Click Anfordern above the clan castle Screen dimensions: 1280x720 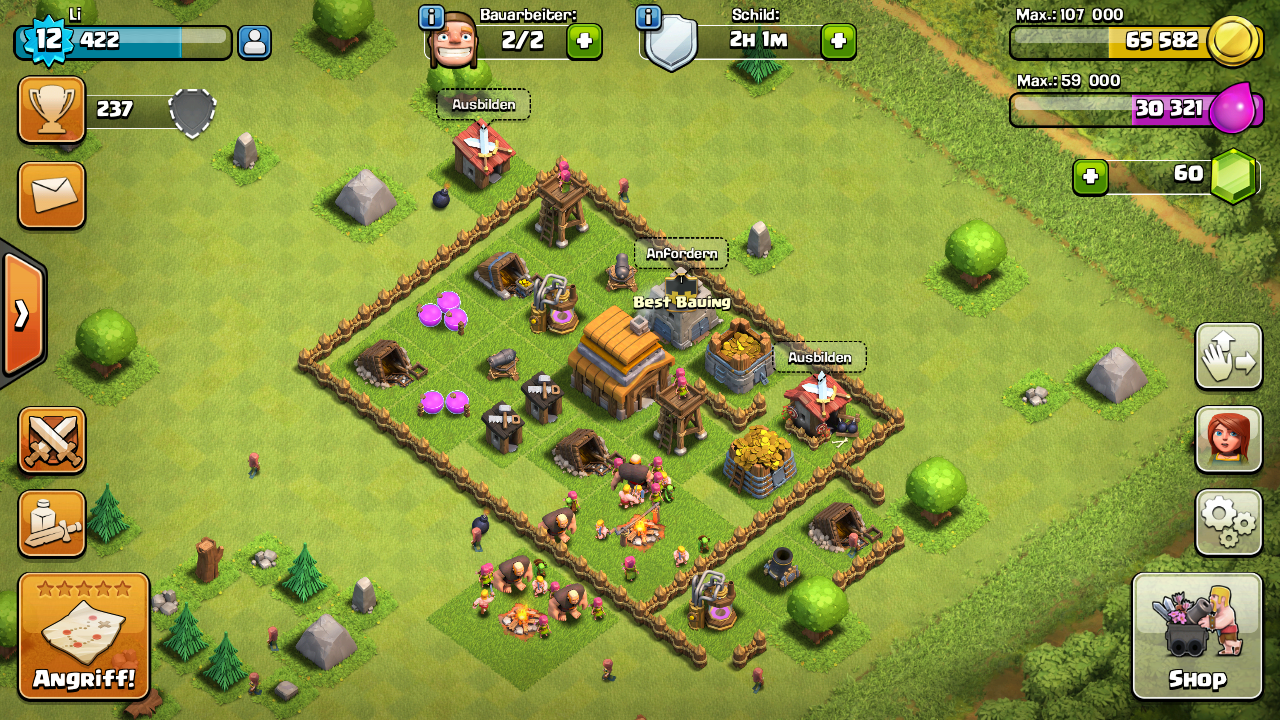coord(684,254)
